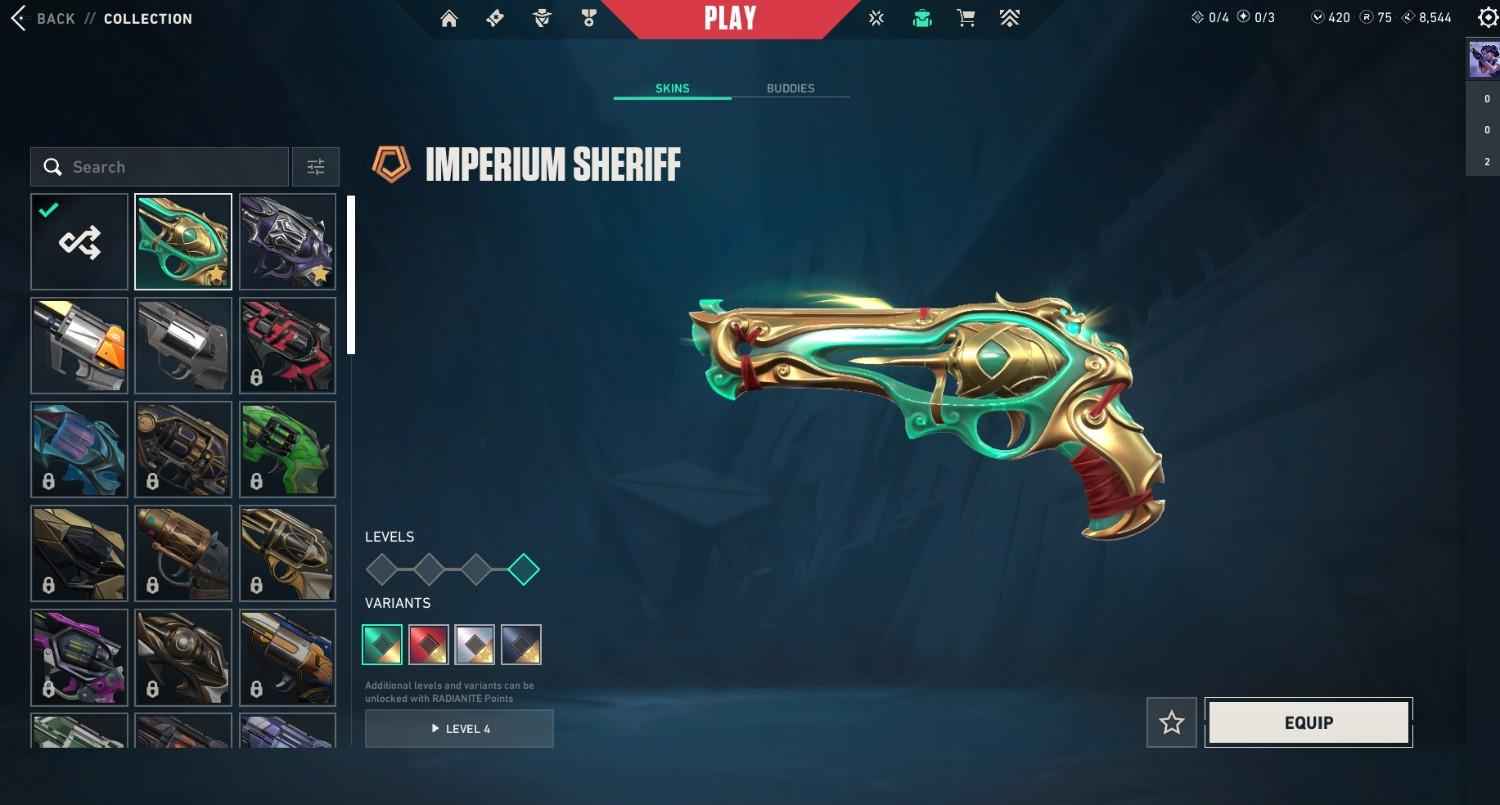
Task: Open the store shopping cart icon
Action: tap(965, 19)
